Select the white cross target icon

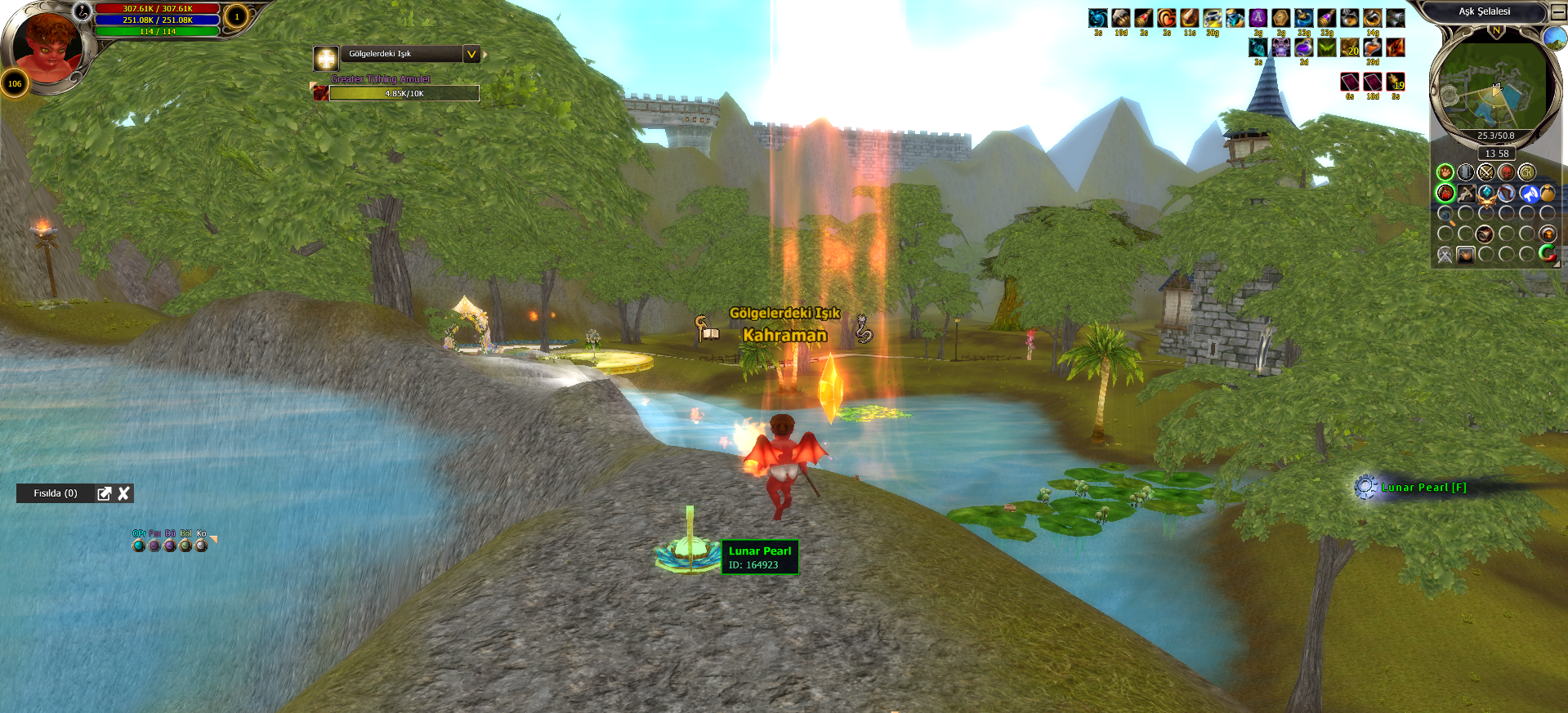[326, 58]
